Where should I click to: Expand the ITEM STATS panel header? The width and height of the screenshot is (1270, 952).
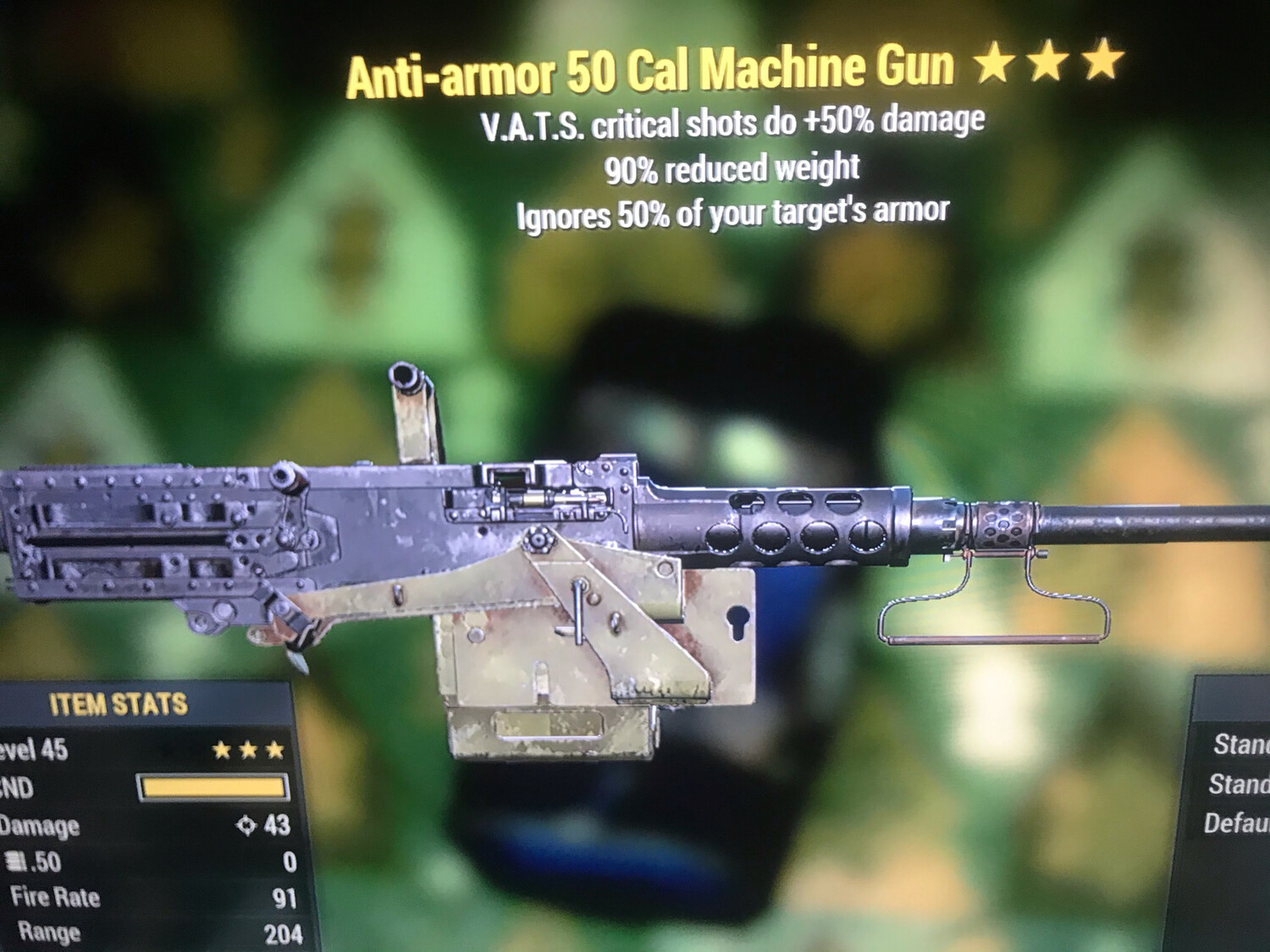click(119, 702)
